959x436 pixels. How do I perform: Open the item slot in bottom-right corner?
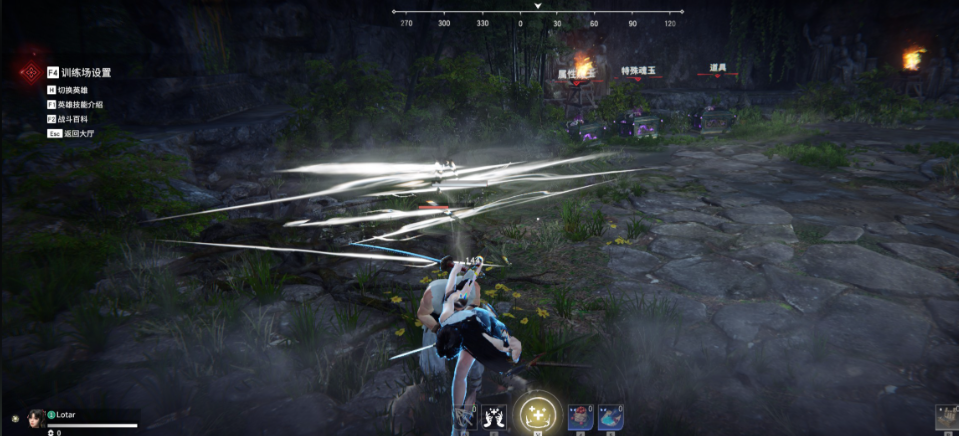coord(947,418)
